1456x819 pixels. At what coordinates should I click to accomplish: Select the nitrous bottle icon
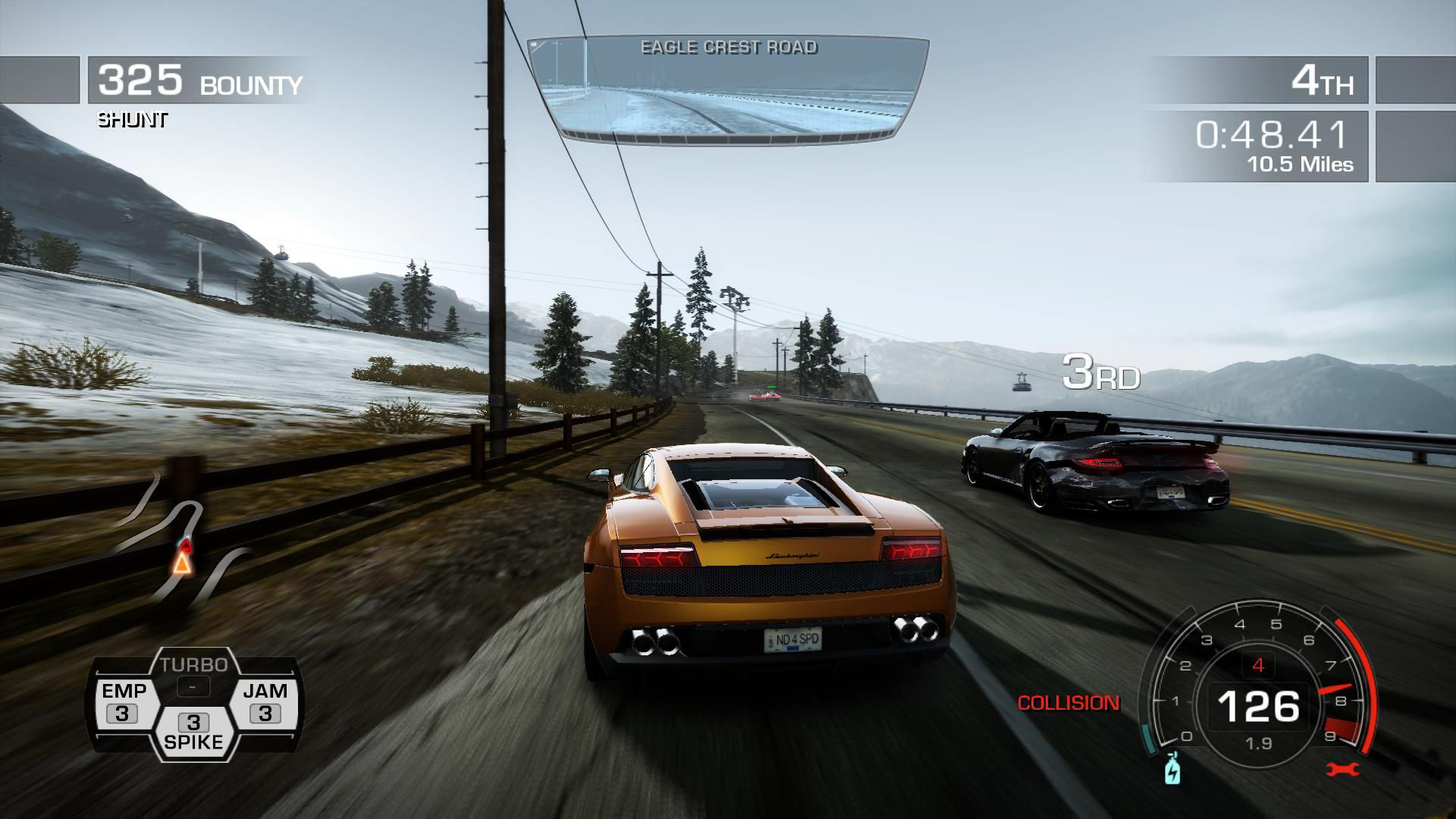point(1172,769)
